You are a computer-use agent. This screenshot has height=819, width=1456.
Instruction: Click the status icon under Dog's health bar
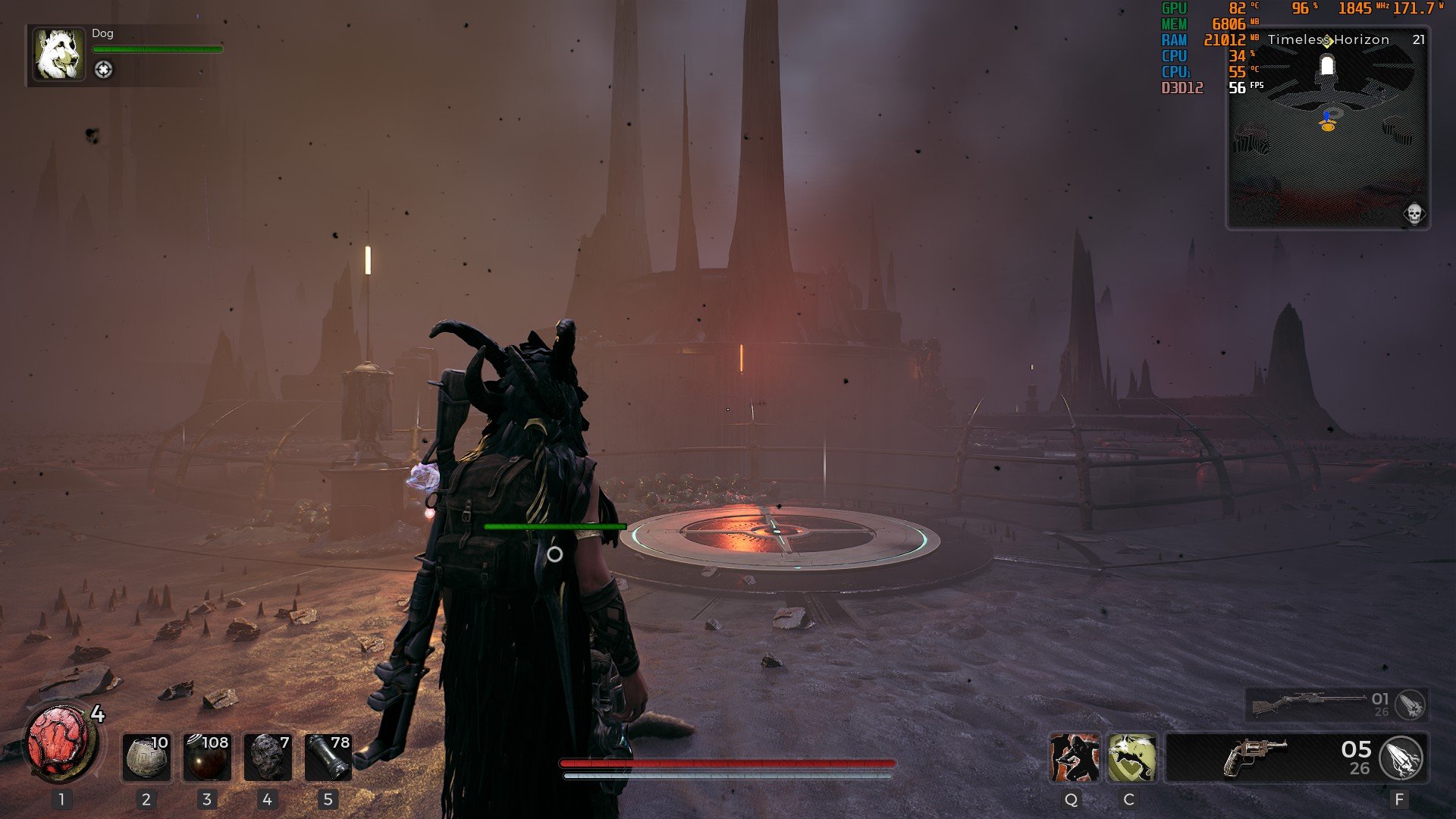(x=103, y=70)
